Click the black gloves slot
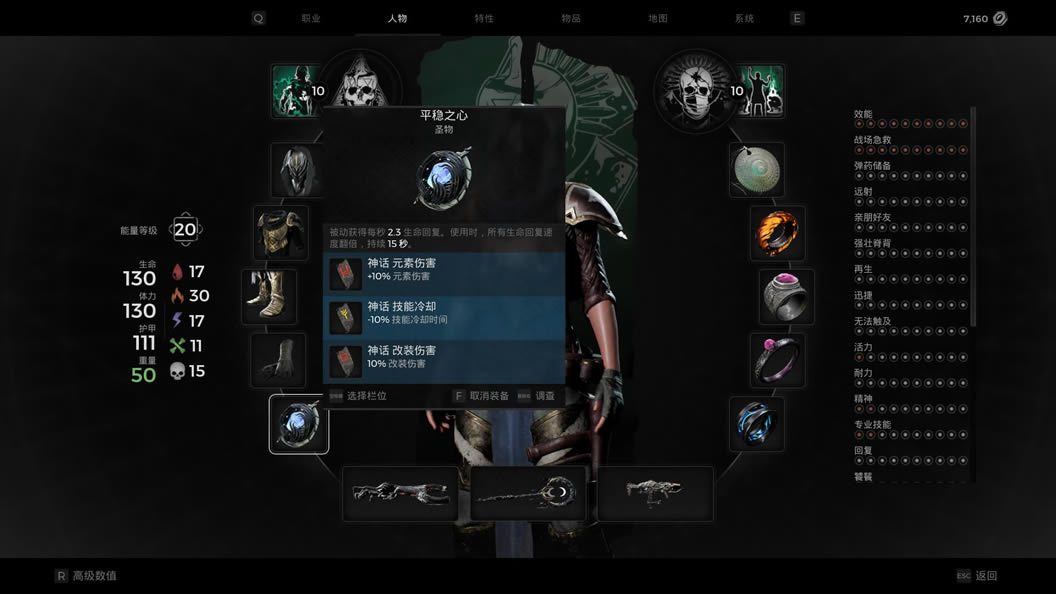 (x=279, y=361)
